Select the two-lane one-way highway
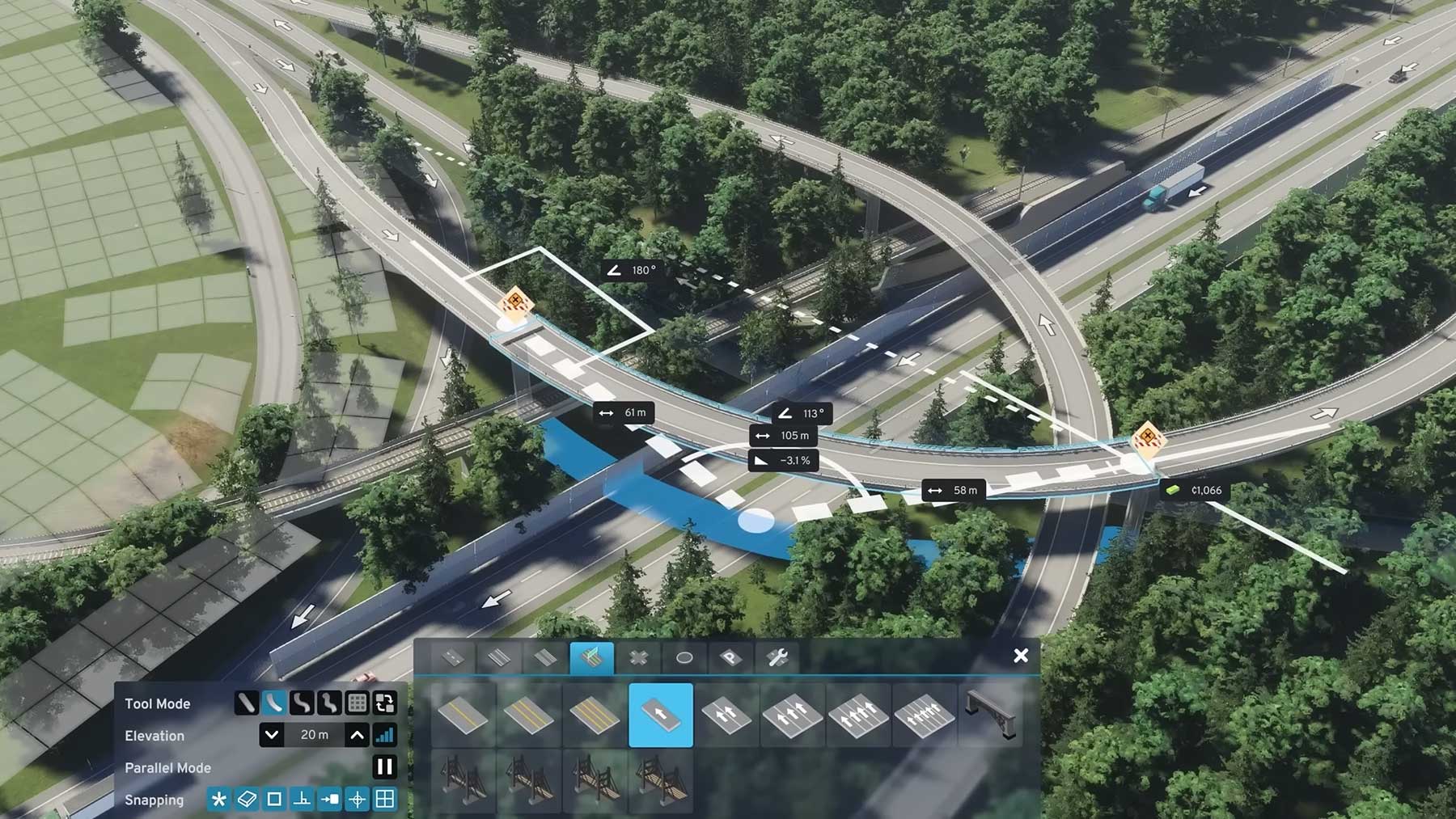The image size is (1456, 819). tap(726, 715)
